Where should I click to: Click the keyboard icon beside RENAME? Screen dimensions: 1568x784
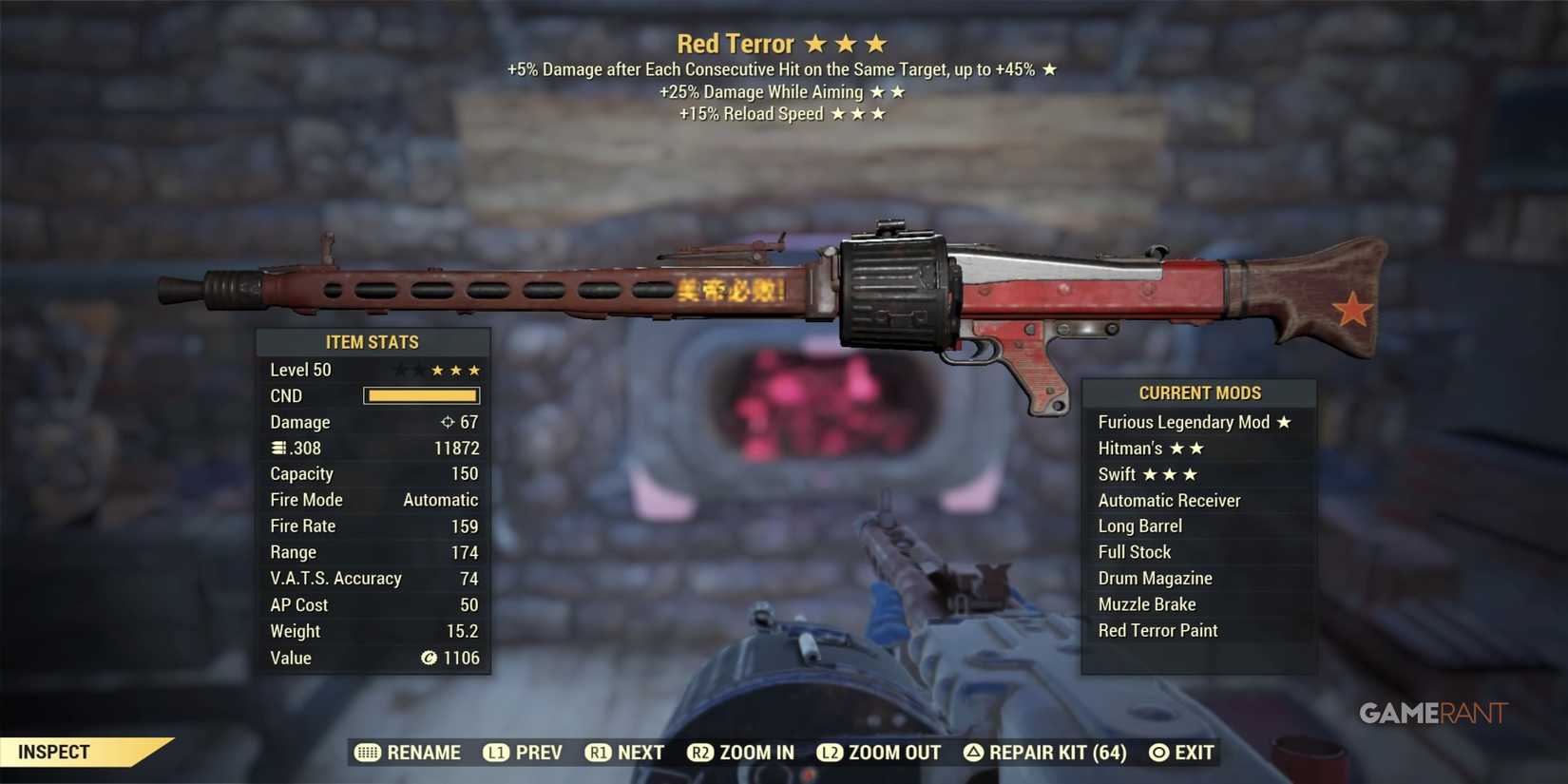click(x=368, y=752)
